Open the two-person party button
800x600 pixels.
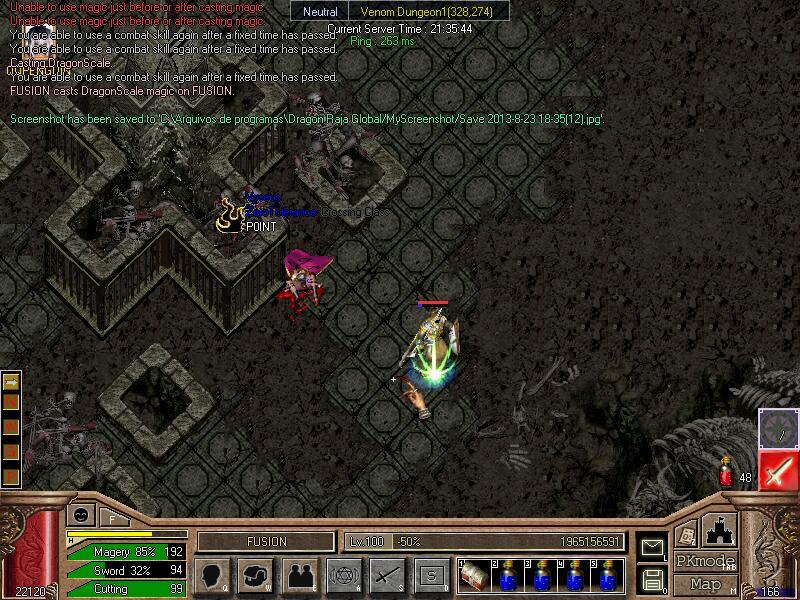click(x=300, y=575)
